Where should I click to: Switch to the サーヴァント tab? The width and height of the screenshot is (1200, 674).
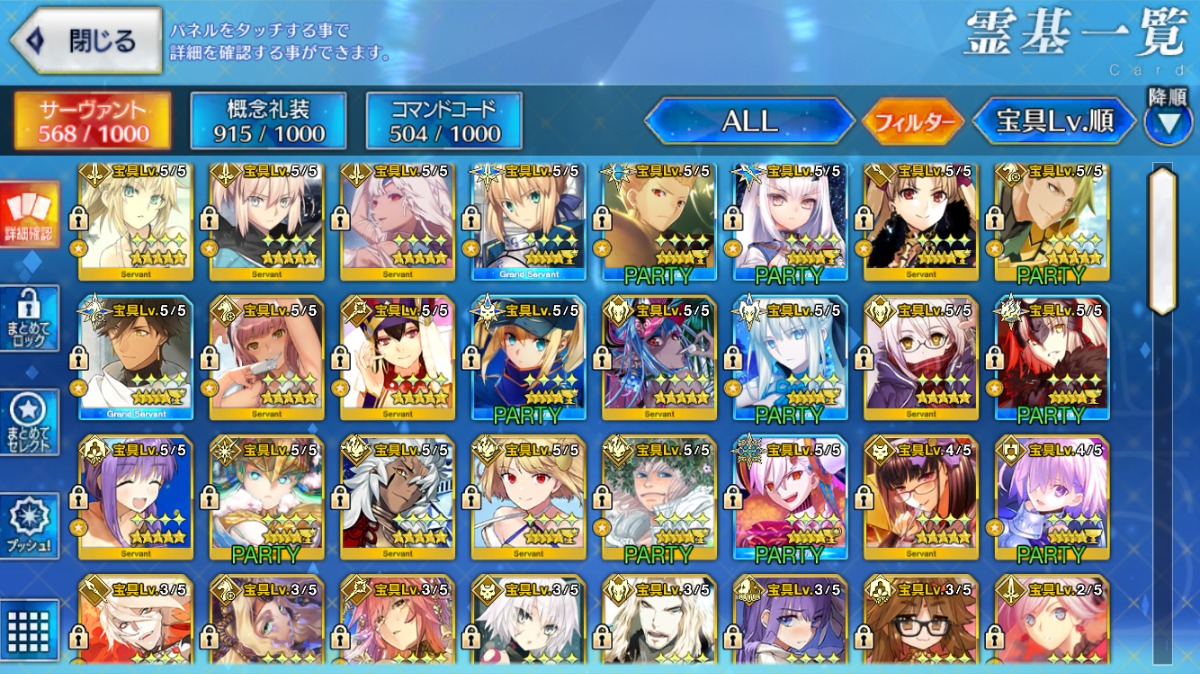[x=92, y=122]
